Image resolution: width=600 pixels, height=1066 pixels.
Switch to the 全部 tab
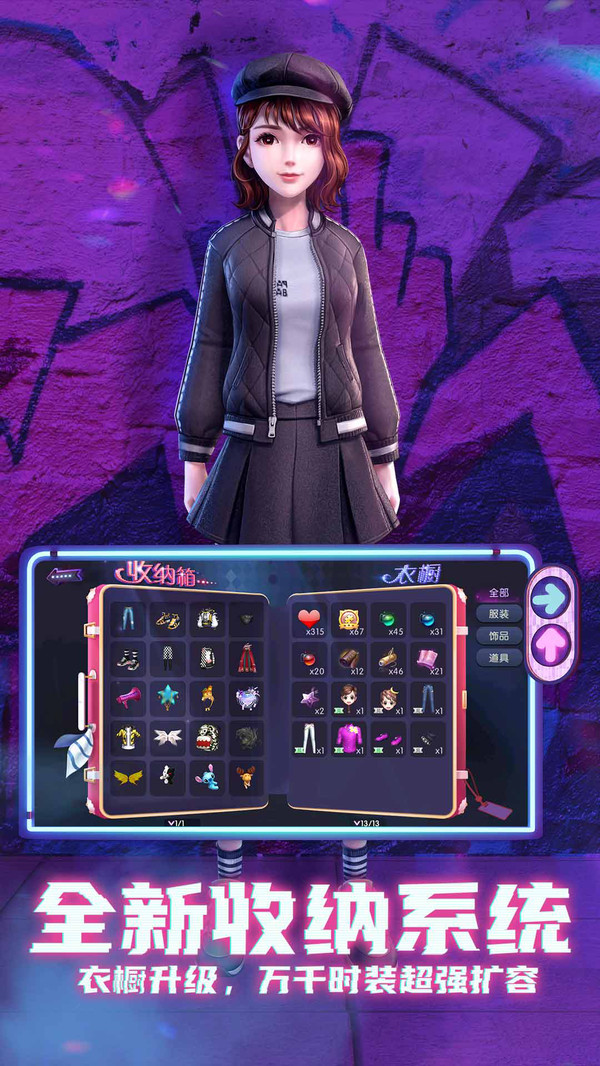click(498, 592)
